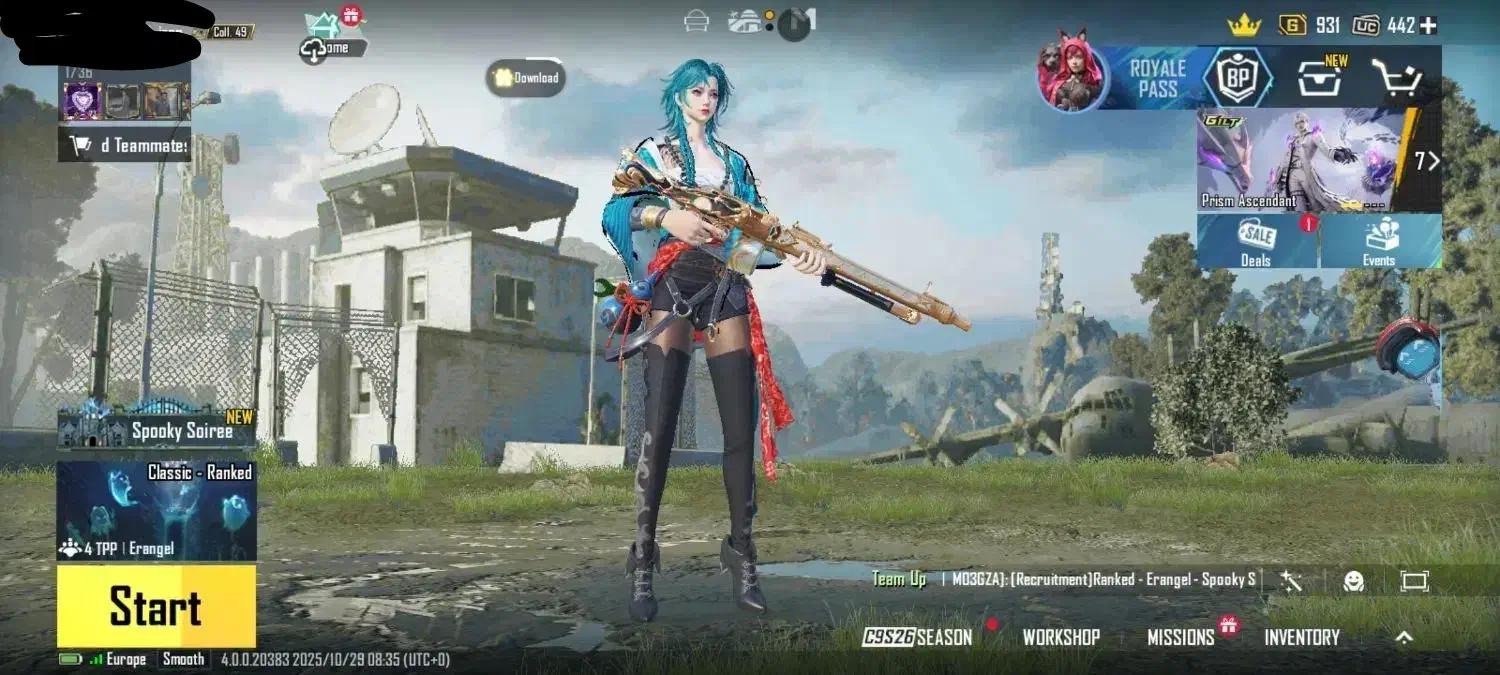Open the Workshop menu
The width and height of the screenshot is (1500, 675).
click(1061, 637)
